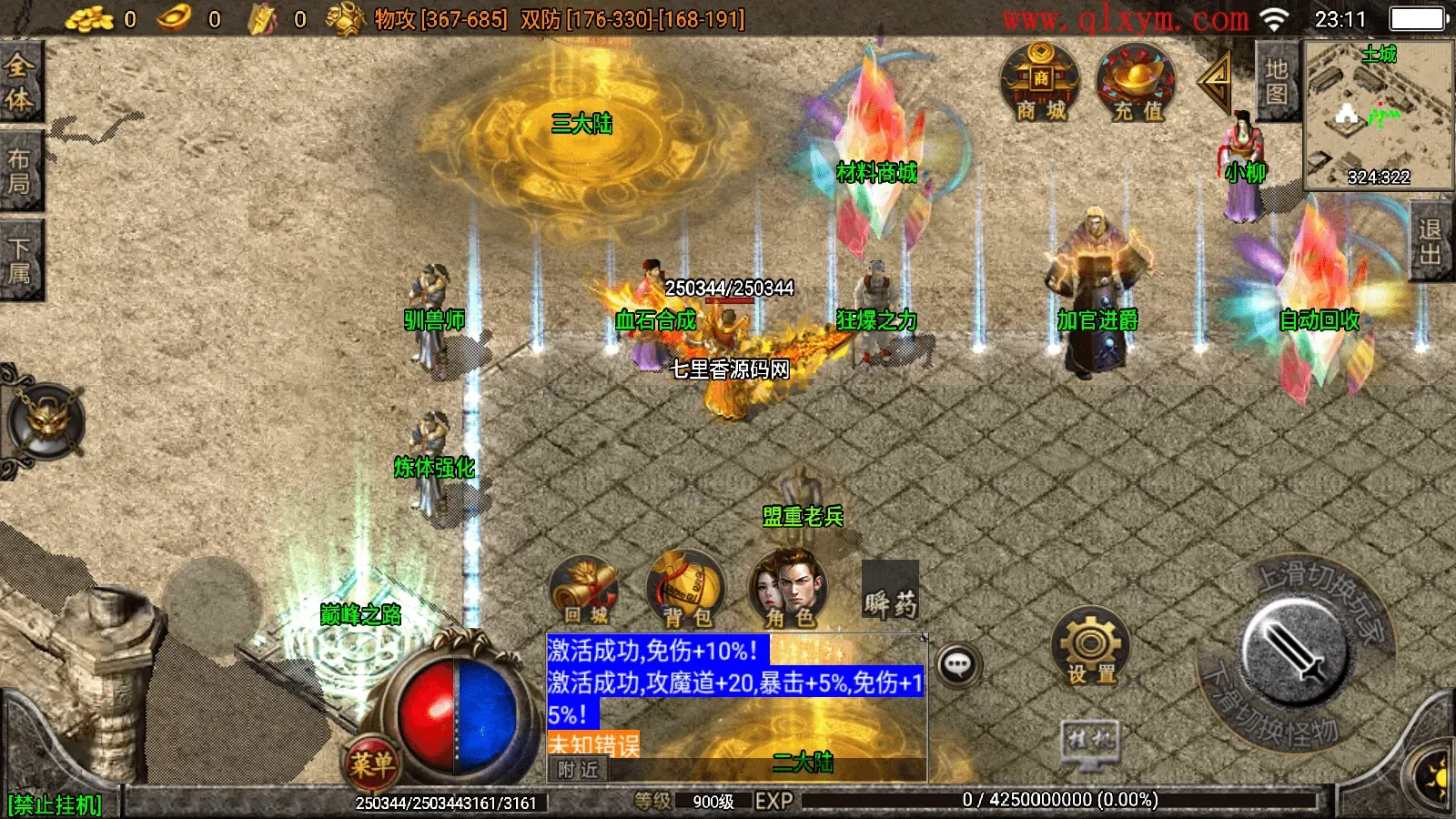Open the 菜单 menu button
The width and height of the screenshot is (1456, 819).
pyautogui.click(x=372, y=763)
